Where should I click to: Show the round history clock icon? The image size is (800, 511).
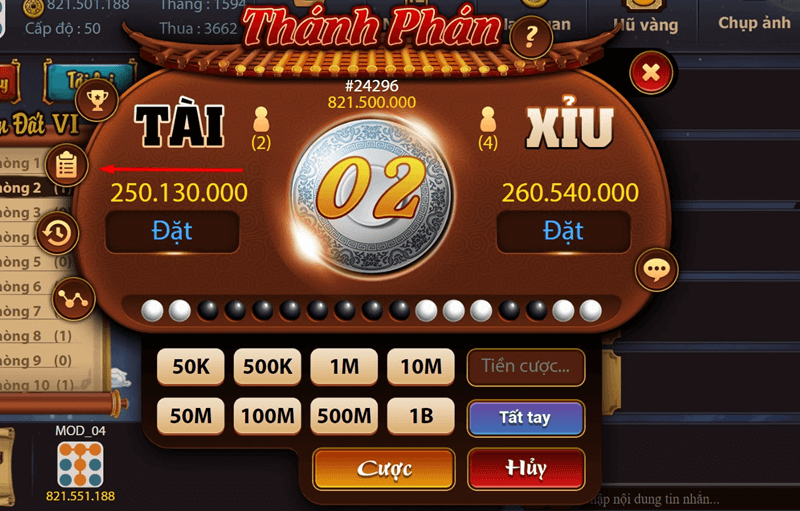click(58, 233)
